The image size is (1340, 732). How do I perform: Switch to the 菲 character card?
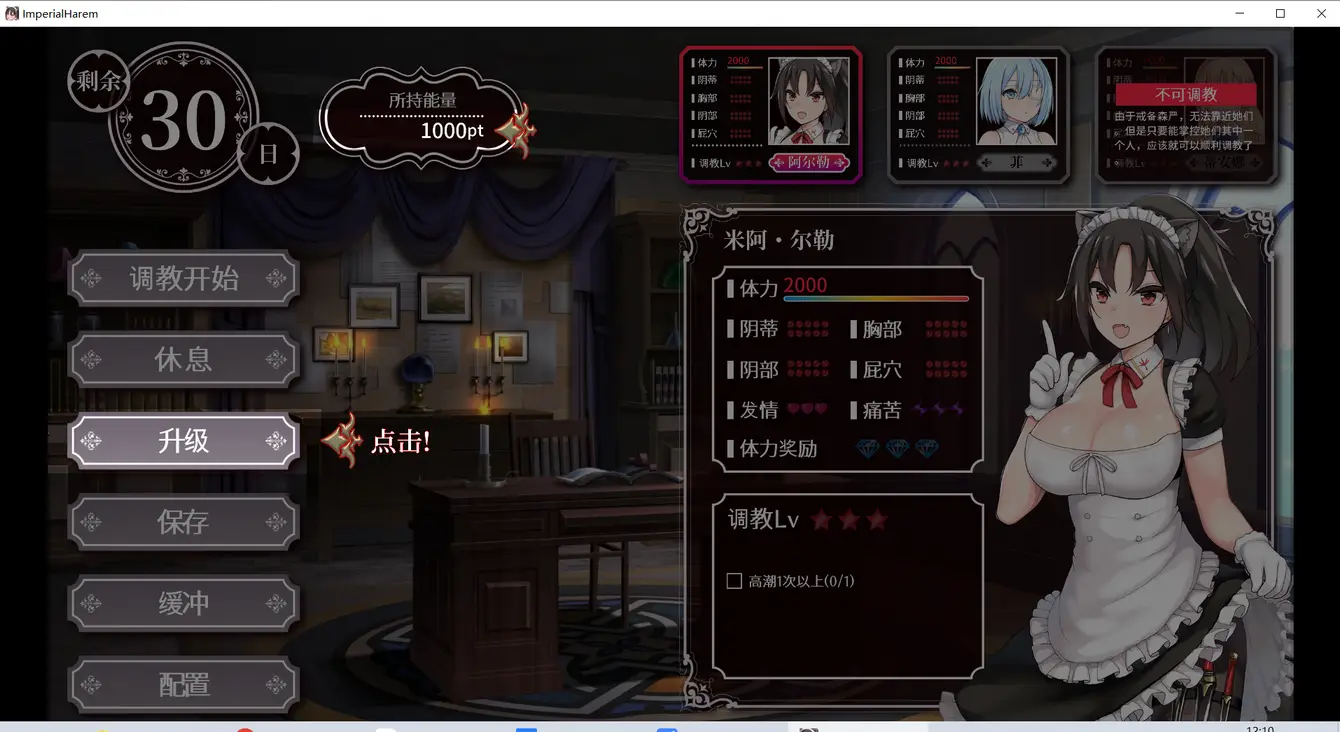click(x=978, y=114)
